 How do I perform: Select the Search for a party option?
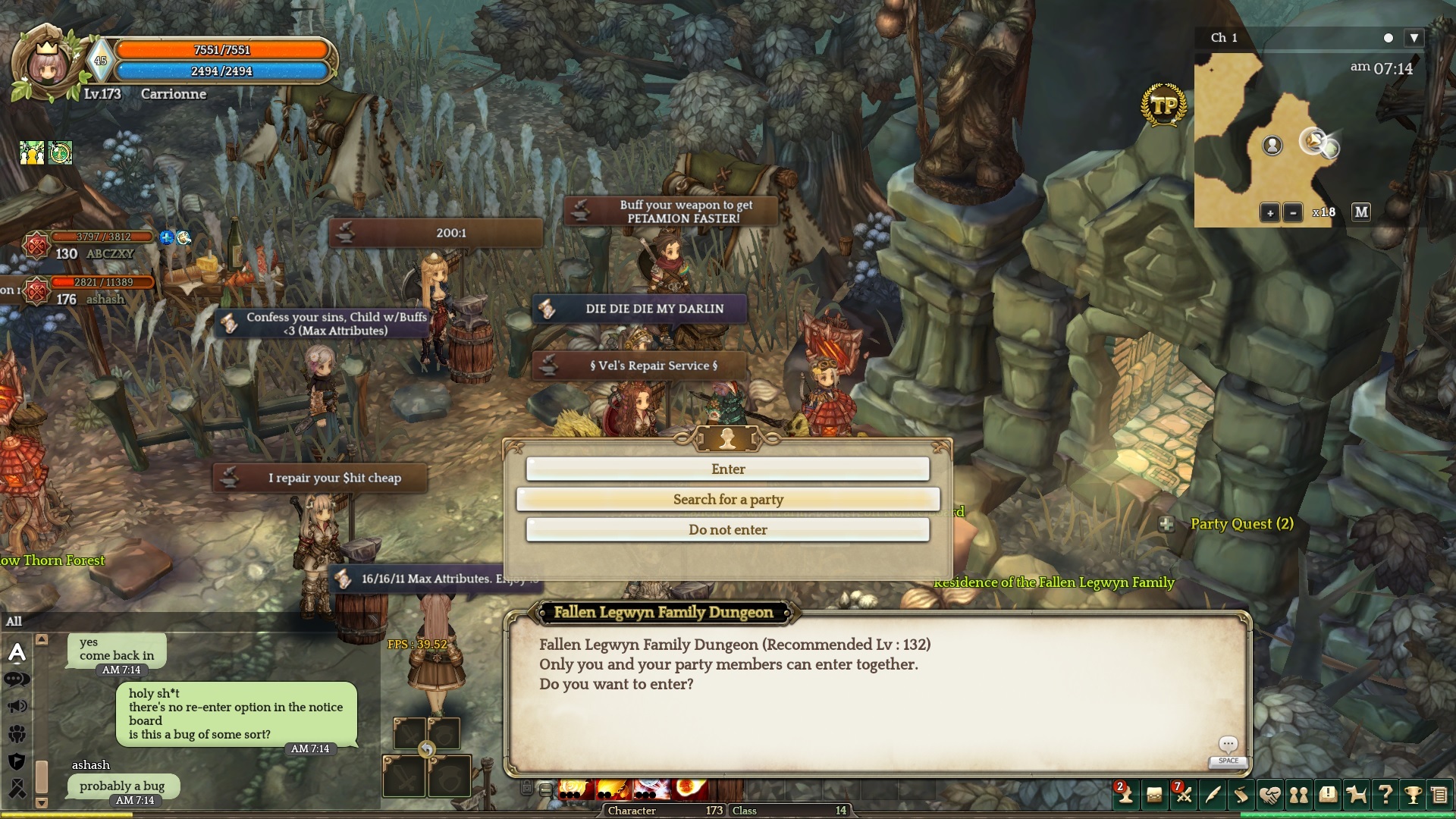click(x=727, y=500)
